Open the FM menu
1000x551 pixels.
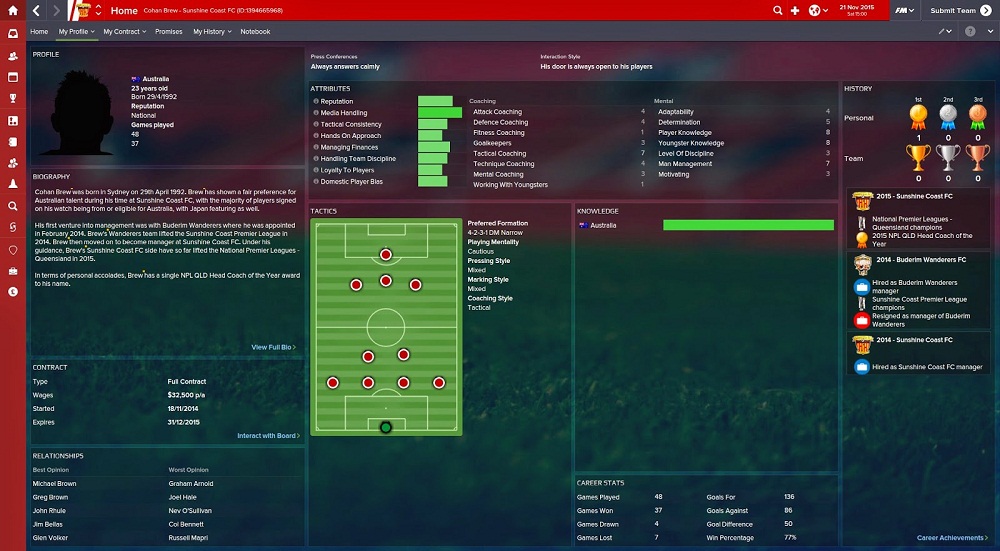pos(903,11)
